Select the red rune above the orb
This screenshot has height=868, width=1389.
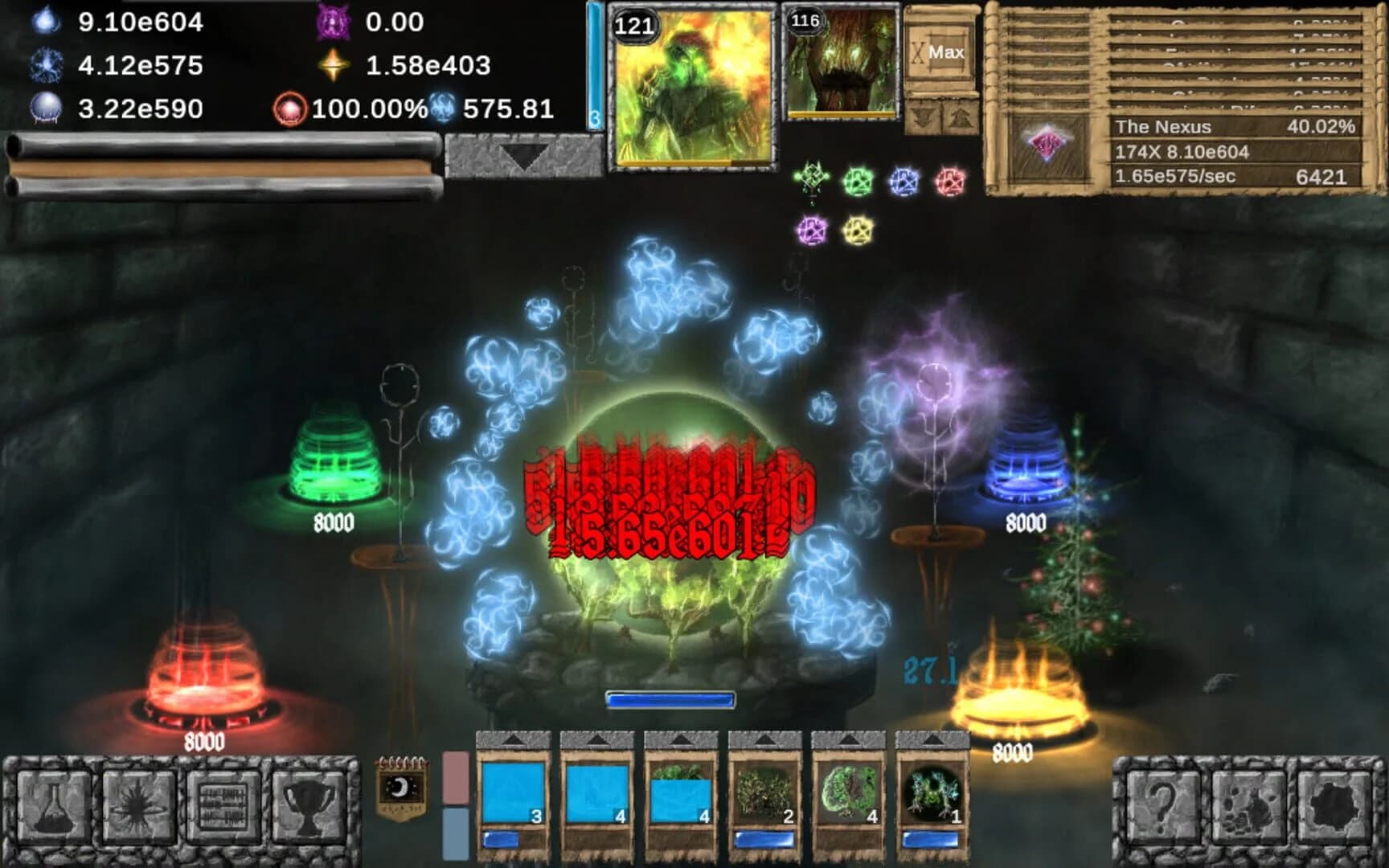pyautogui.click(x=950, y=181)
